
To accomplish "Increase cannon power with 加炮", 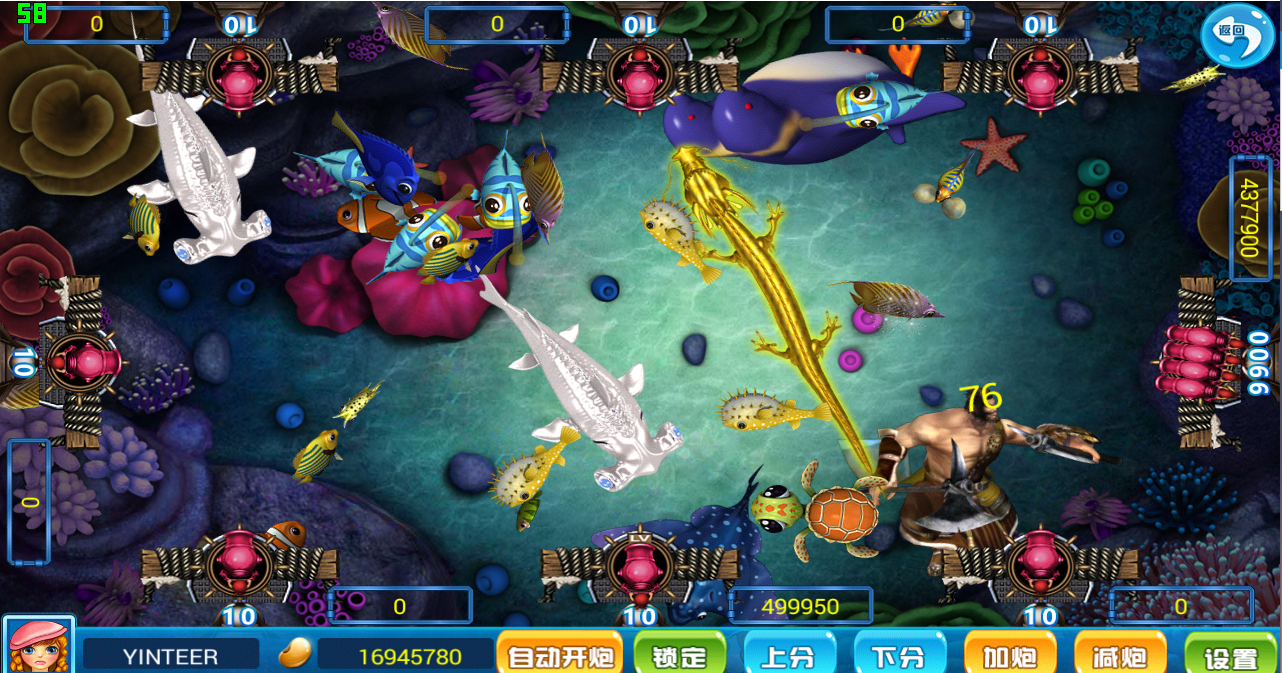I will tap(1009, 656).
